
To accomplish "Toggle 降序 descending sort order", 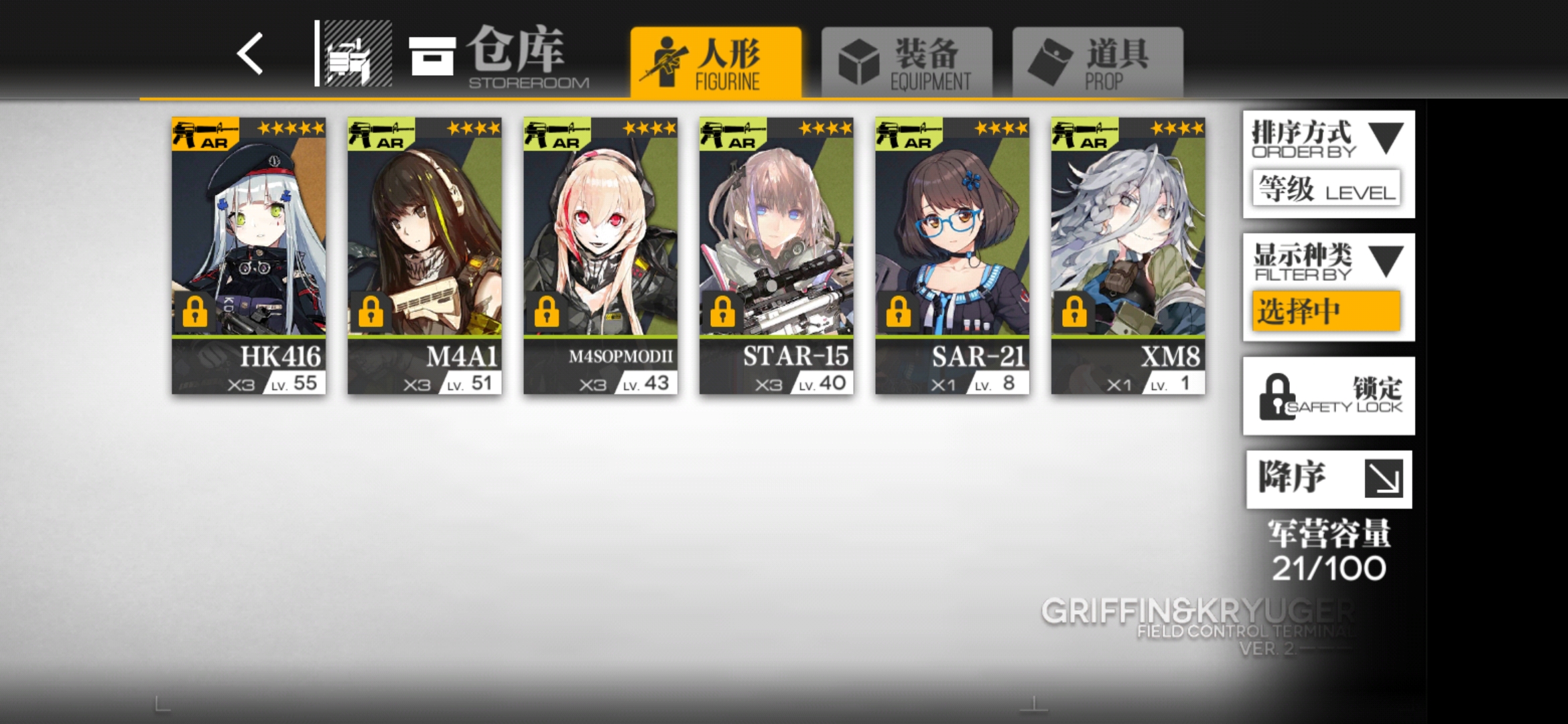I will coord(1329,479).
